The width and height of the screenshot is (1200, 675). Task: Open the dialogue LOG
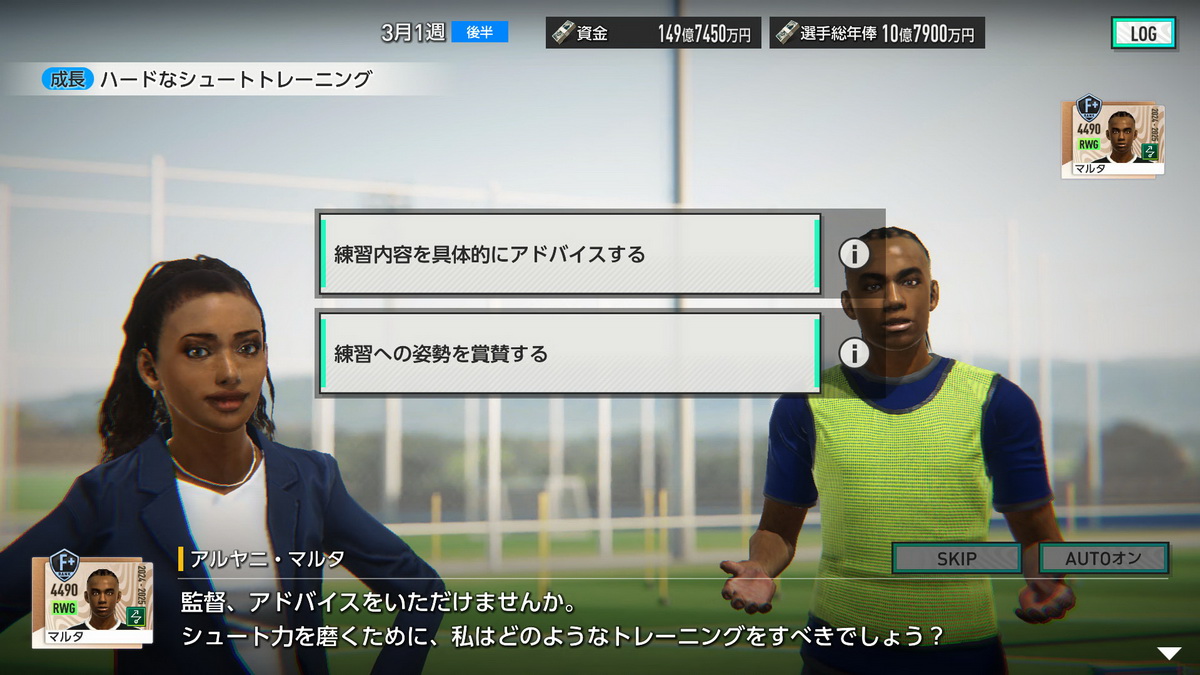pyautogui.click(x=1143, y=33)
